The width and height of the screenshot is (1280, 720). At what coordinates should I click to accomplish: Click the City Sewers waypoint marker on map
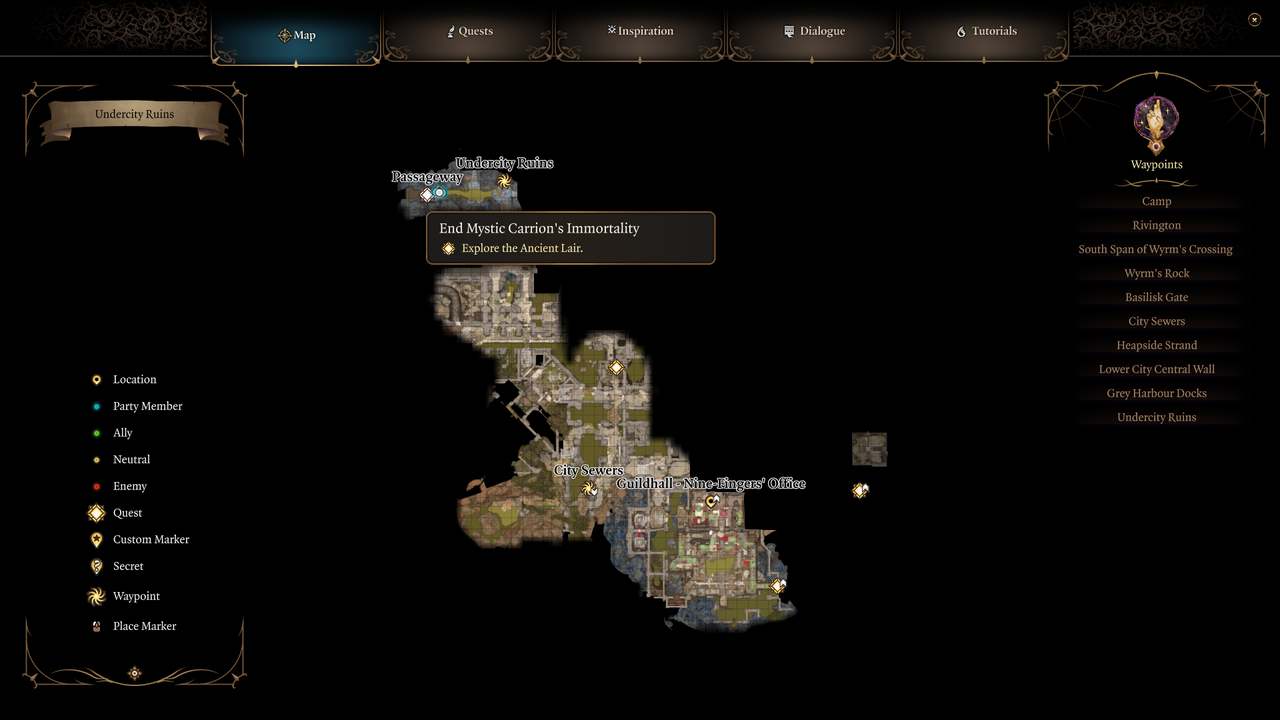click(x=589, y=488)
